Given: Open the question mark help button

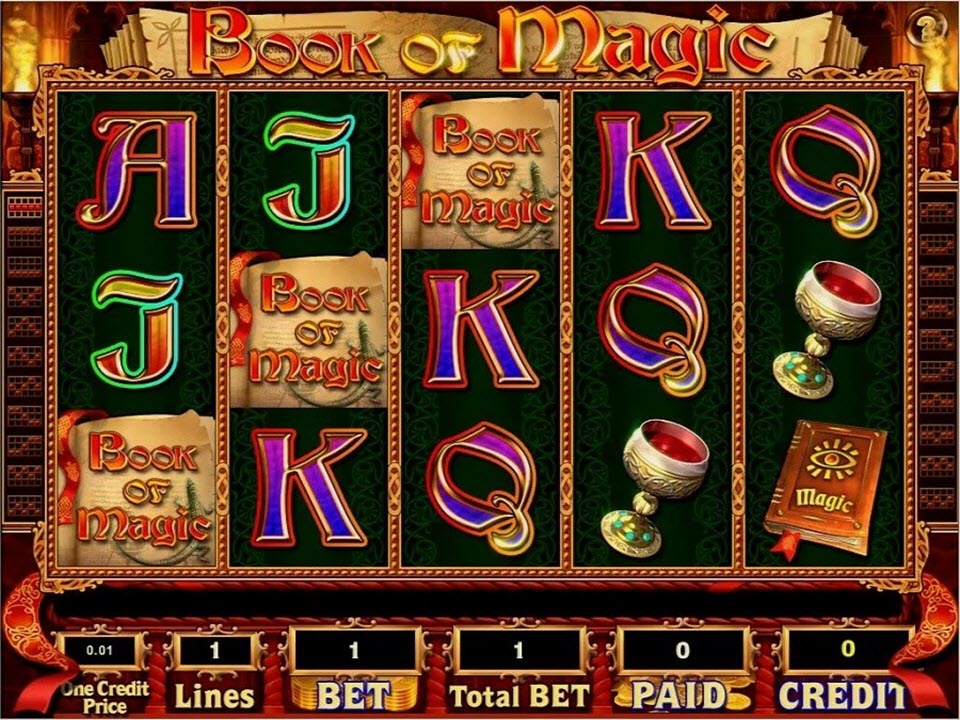Looking at the screenshot, I should (922, 29).
